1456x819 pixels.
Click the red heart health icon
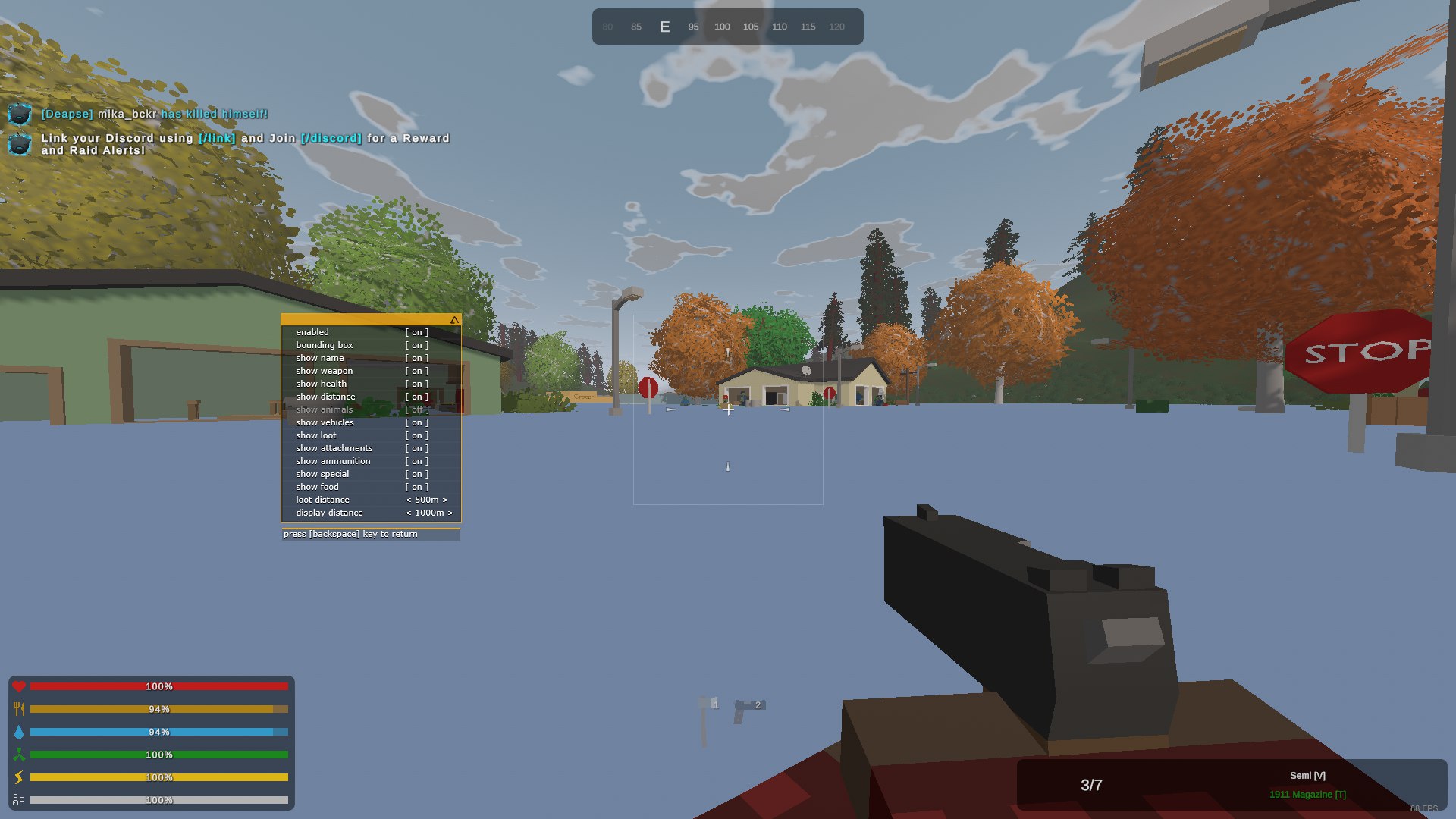(x=20, y=686)
